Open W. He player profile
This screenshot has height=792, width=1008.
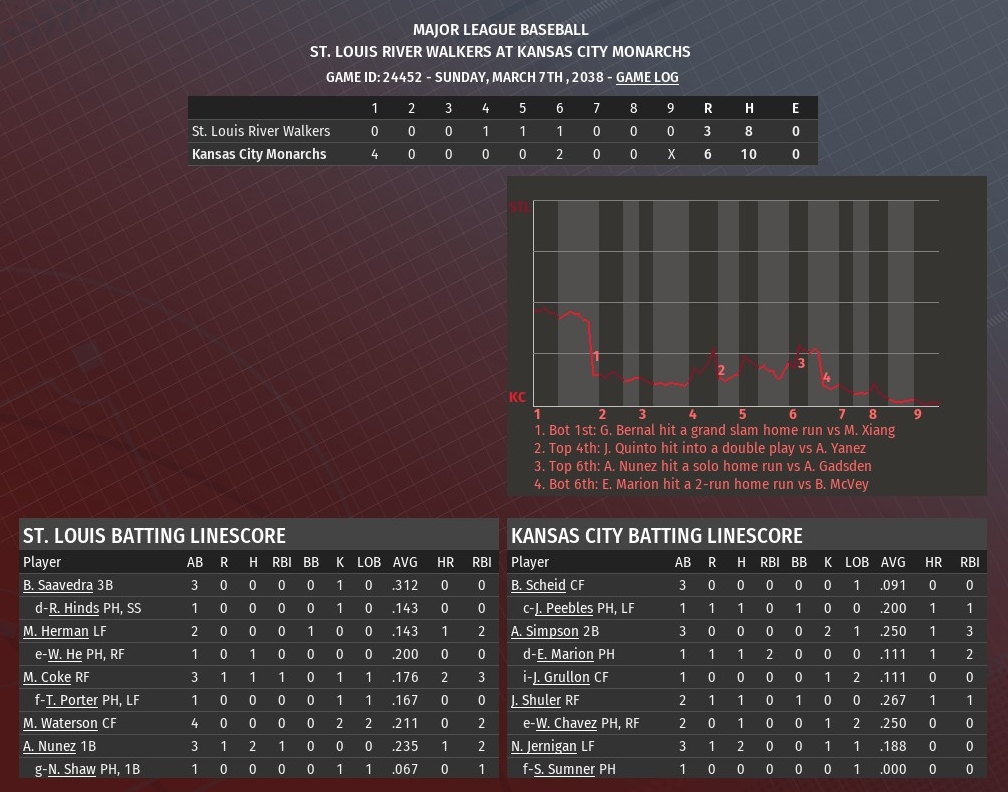pyautogui.click(x=65, y=654)
